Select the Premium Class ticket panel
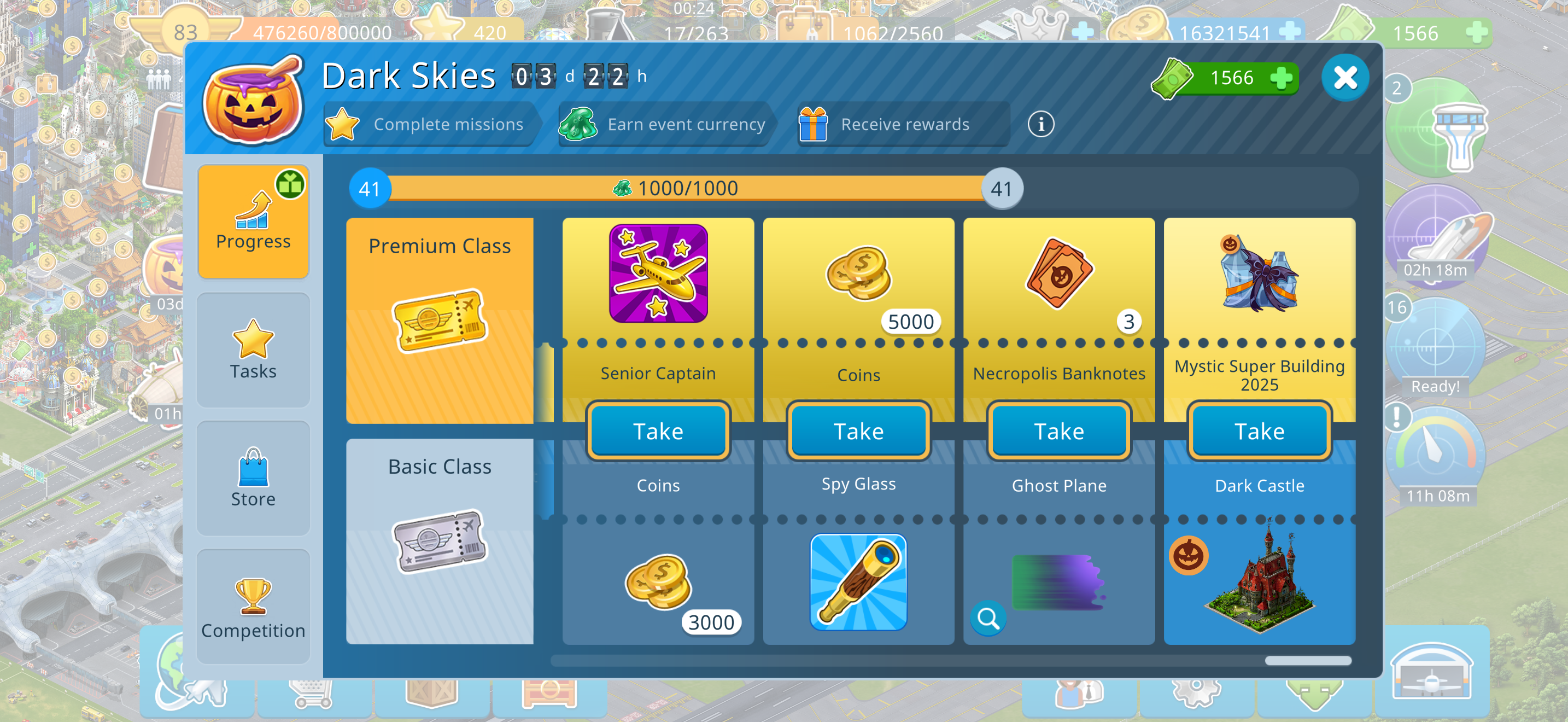This screenshot has width=1568, height=722. pos(440,320)
